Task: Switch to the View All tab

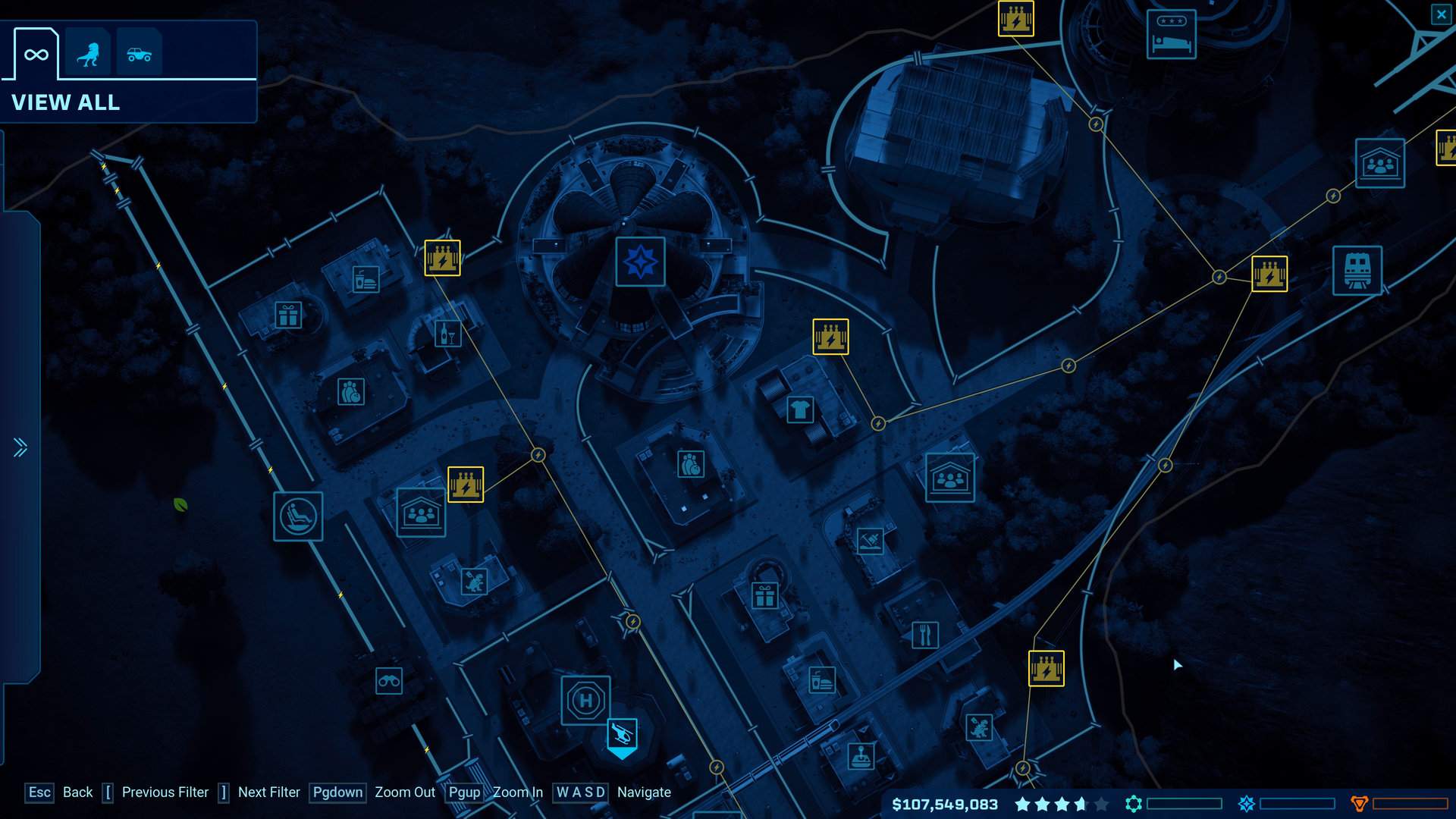Action: 67,102
